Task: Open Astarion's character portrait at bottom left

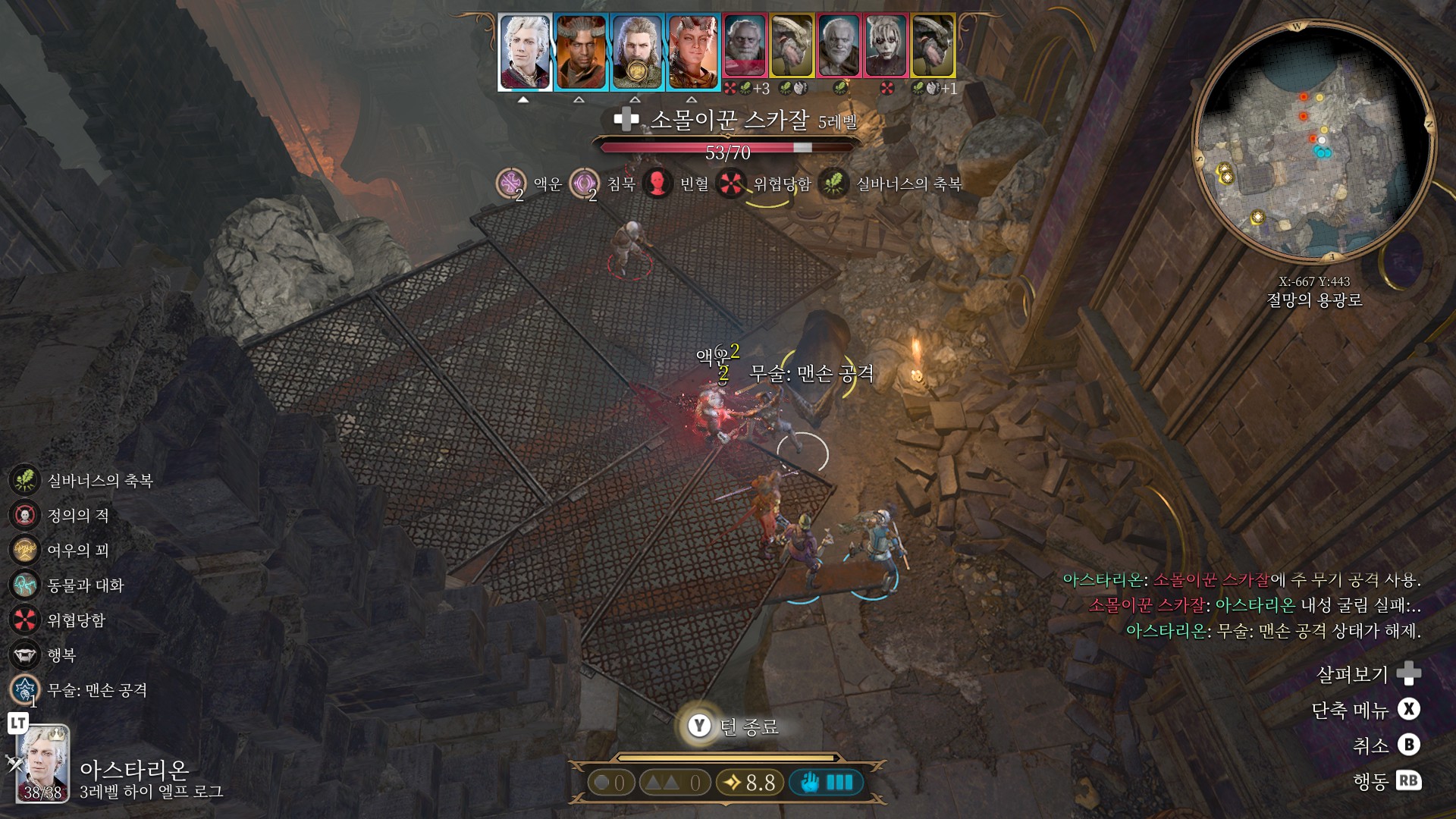Action: point(42,762)
